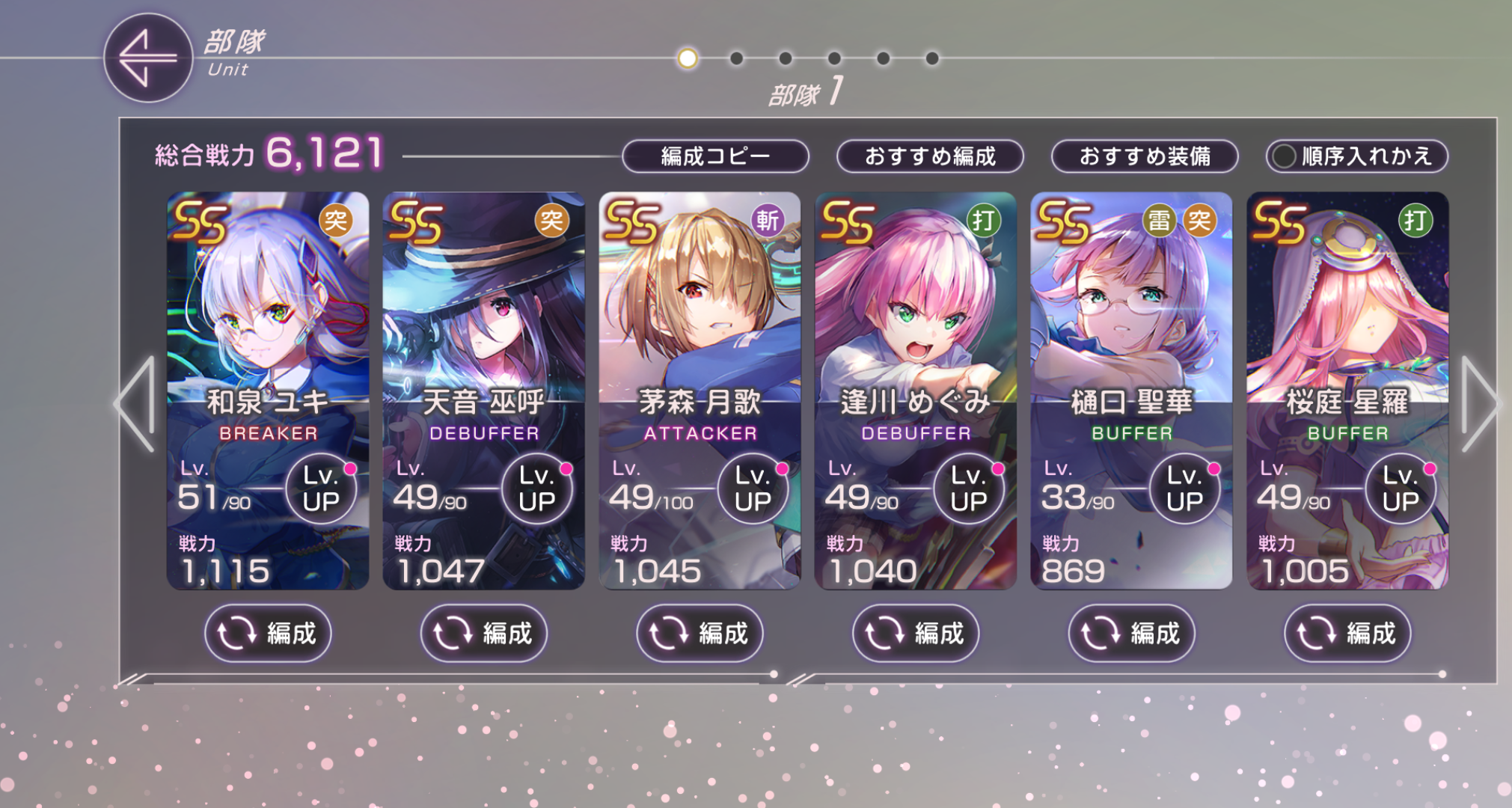
Task: Change 天音巫呼 via 編成 button
Action: (x=483, y=634)
